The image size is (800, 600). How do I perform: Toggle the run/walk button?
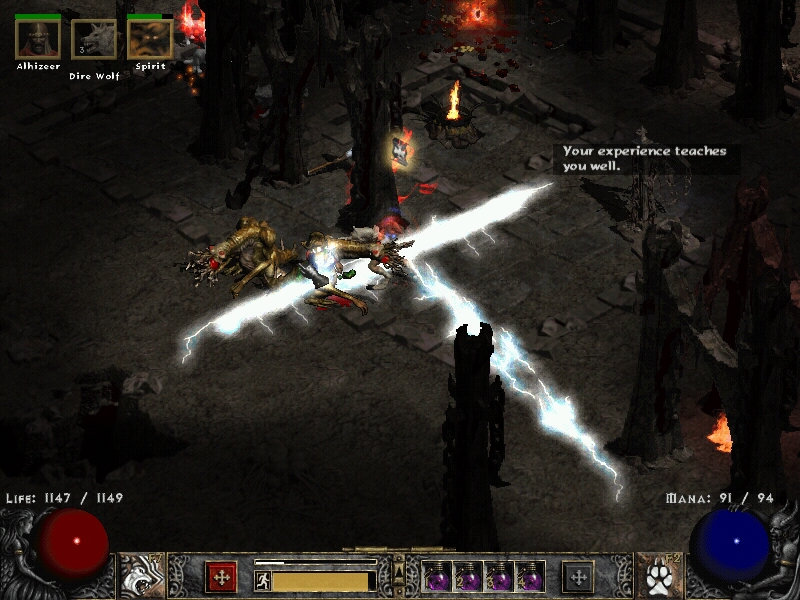click(x=263, y=581)
